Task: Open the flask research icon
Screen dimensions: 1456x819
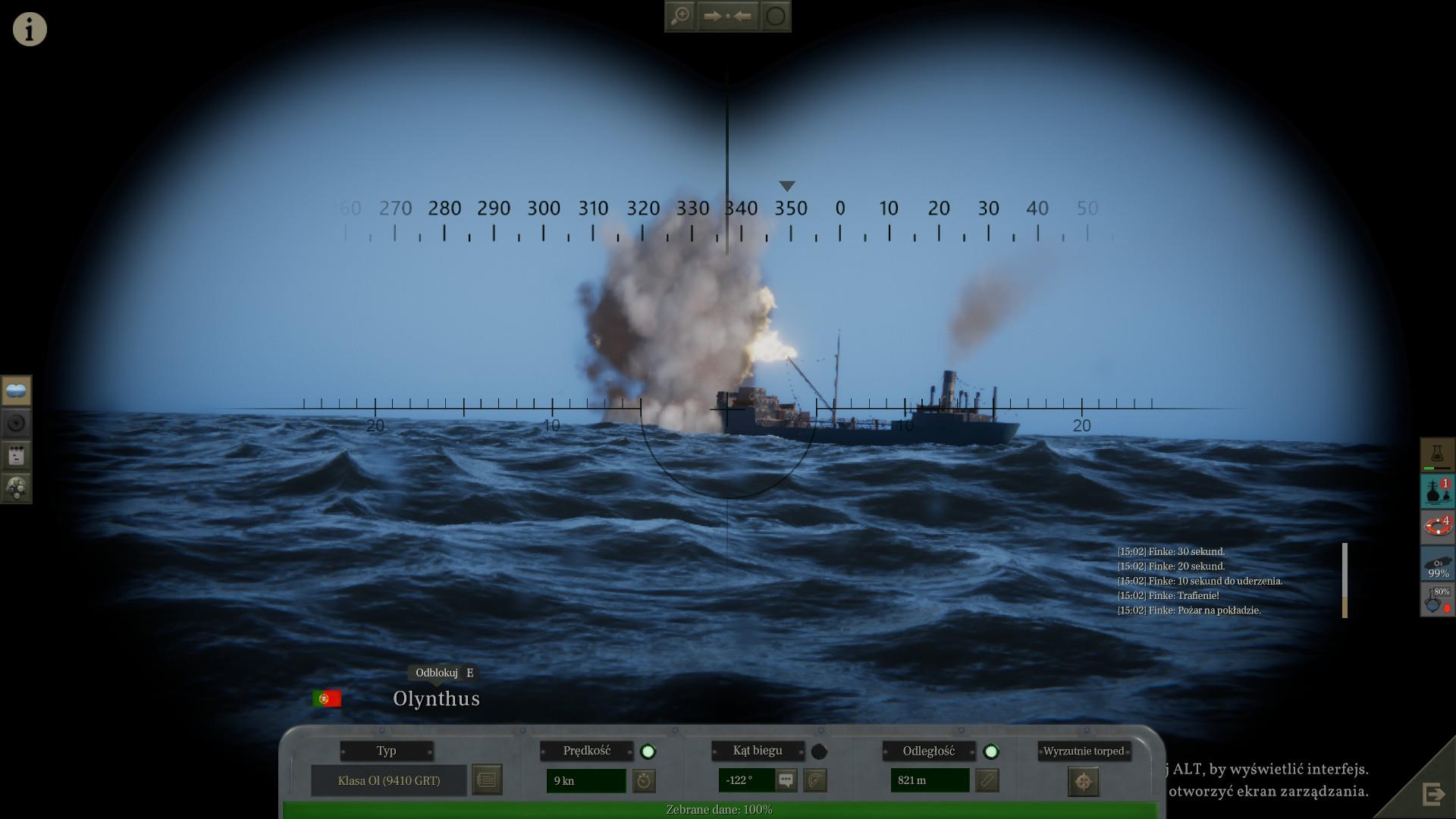Action: point(1436,454)
